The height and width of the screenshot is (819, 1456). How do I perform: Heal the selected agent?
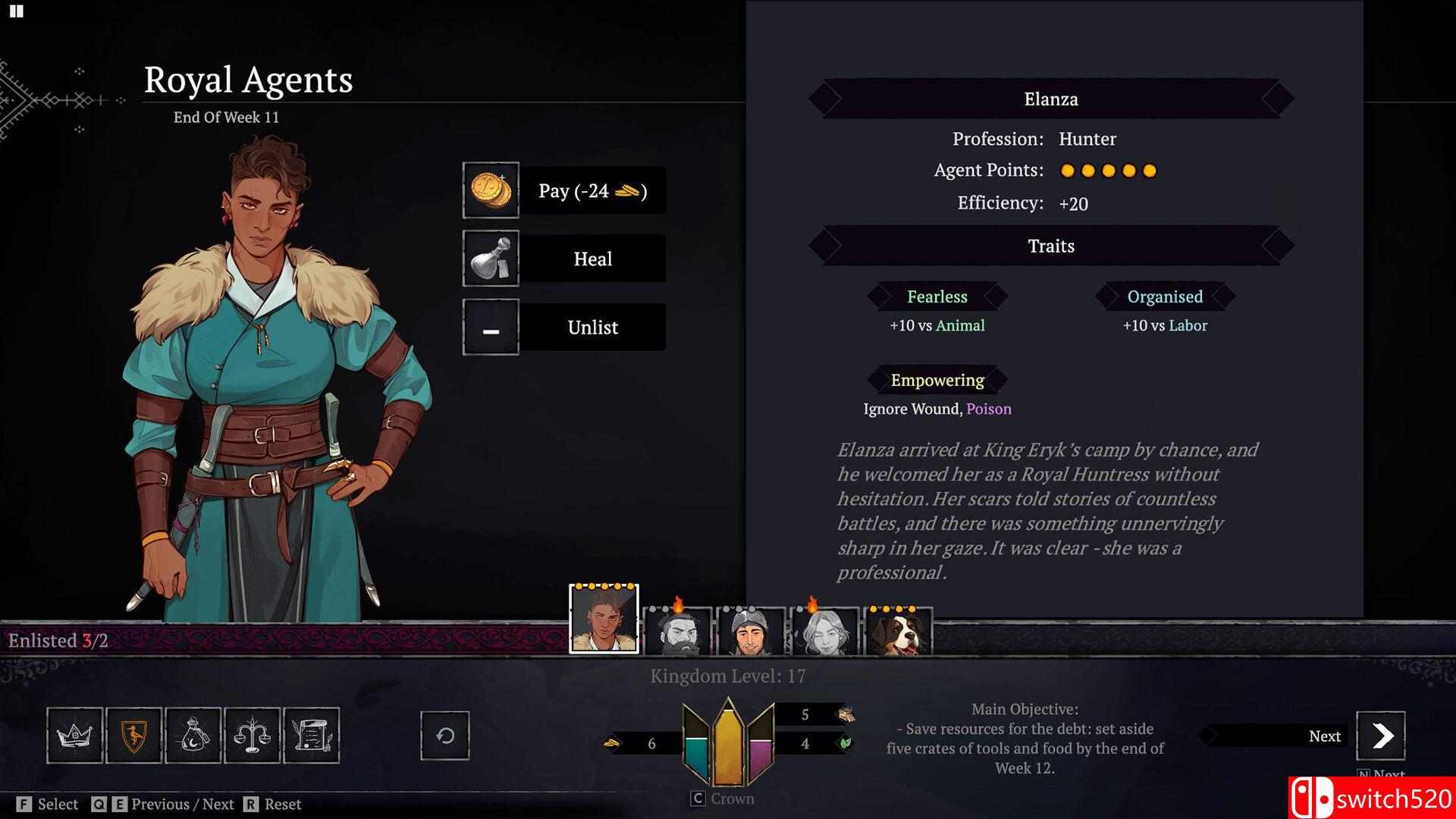pos(564,259)
